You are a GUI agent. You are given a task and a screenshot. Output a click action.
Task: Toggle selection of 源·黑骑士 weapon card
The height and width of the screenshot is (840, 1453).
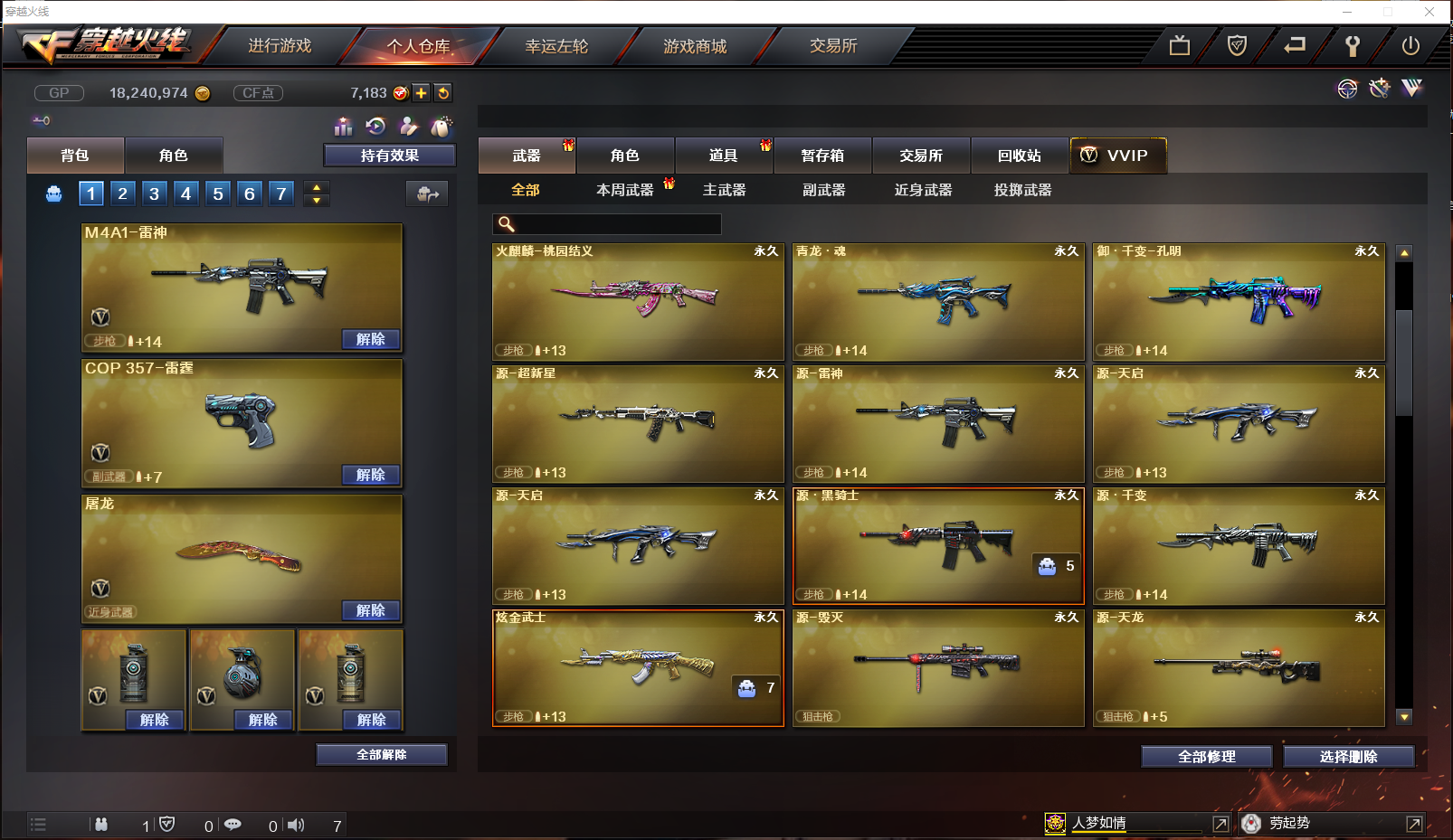tap(937, 545)
